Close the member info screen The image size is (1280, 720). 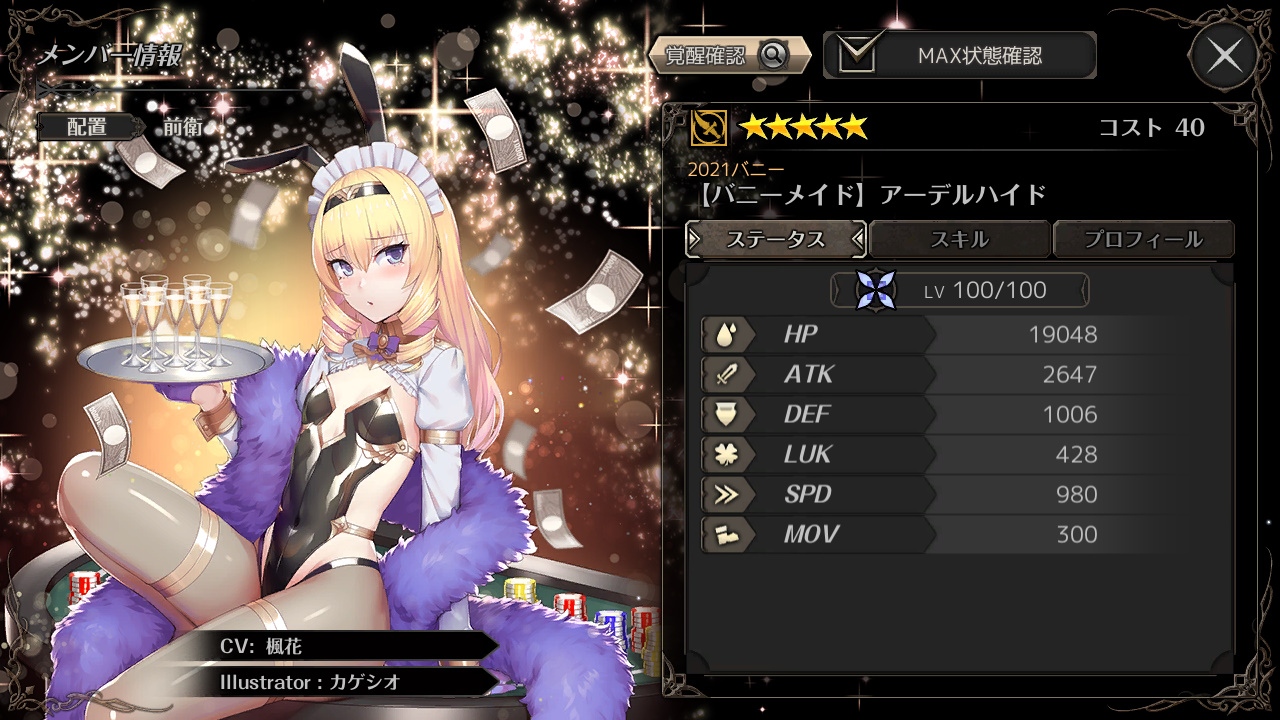pos(1224,56)
